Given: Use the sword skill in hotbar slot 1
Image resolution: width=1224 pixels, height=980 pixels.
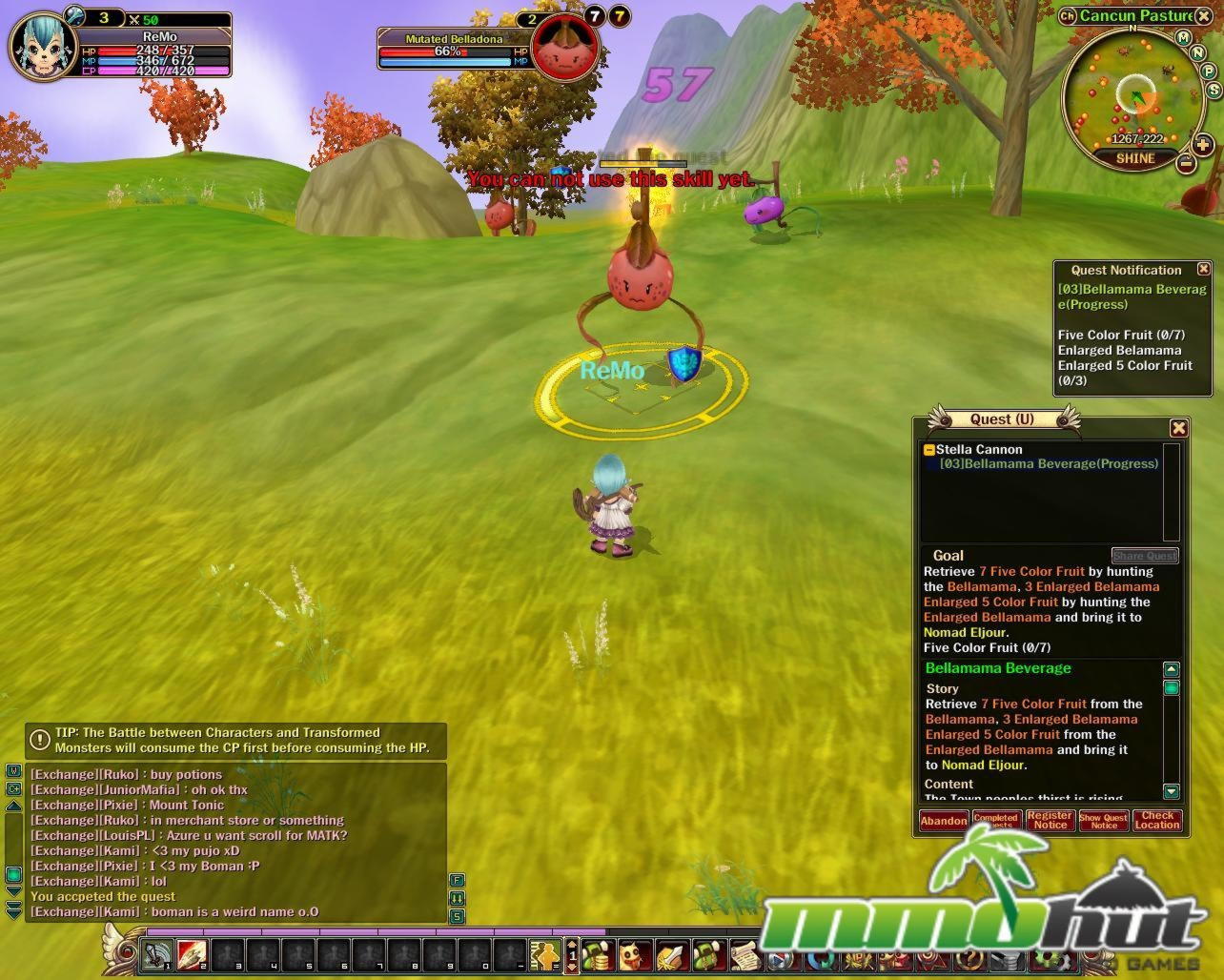Looking at the screenshot, I should click(x=157, y=953).
